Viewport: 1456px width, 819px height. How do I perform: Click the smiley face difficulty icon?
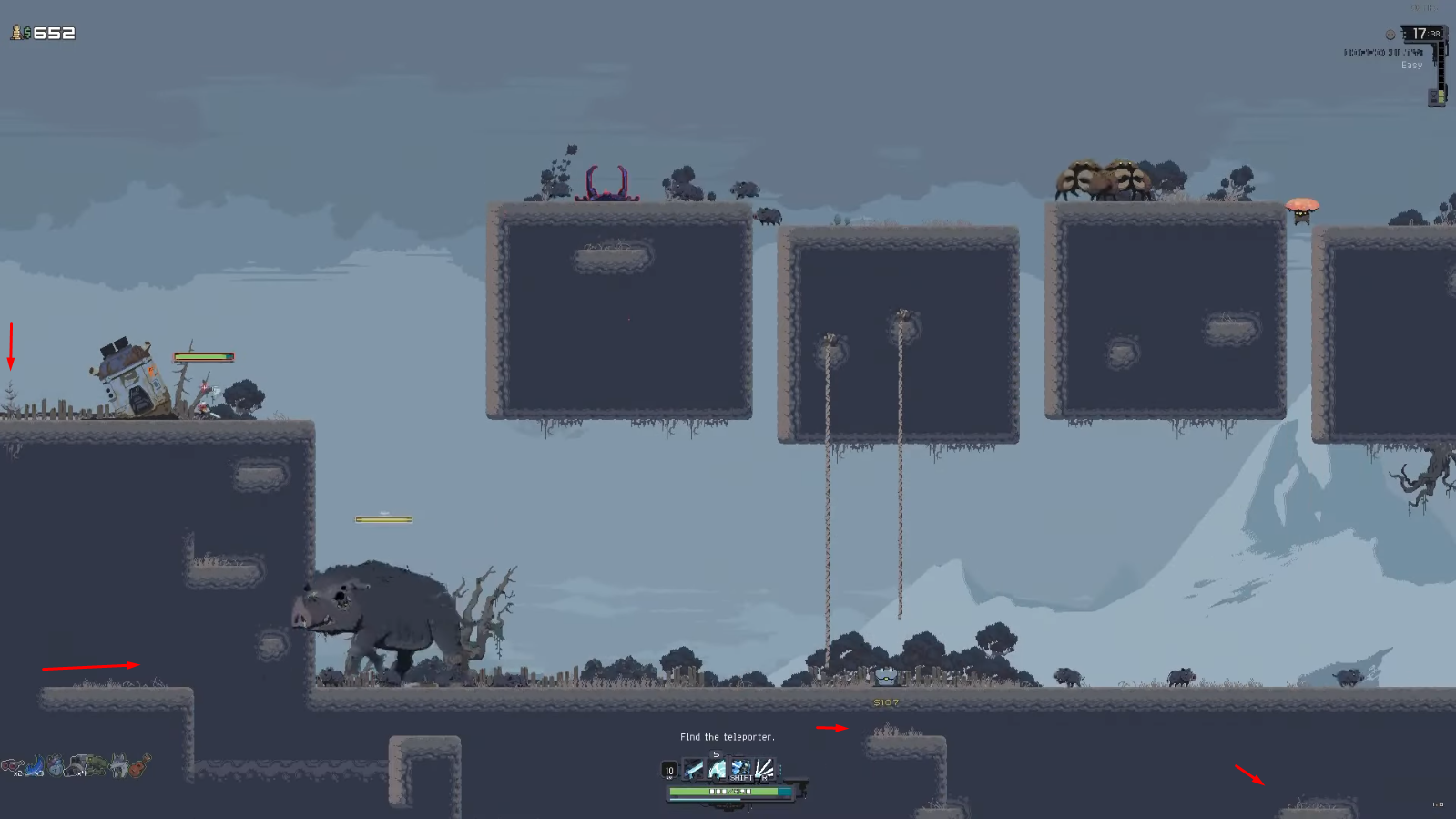(x=1390, y=35)
